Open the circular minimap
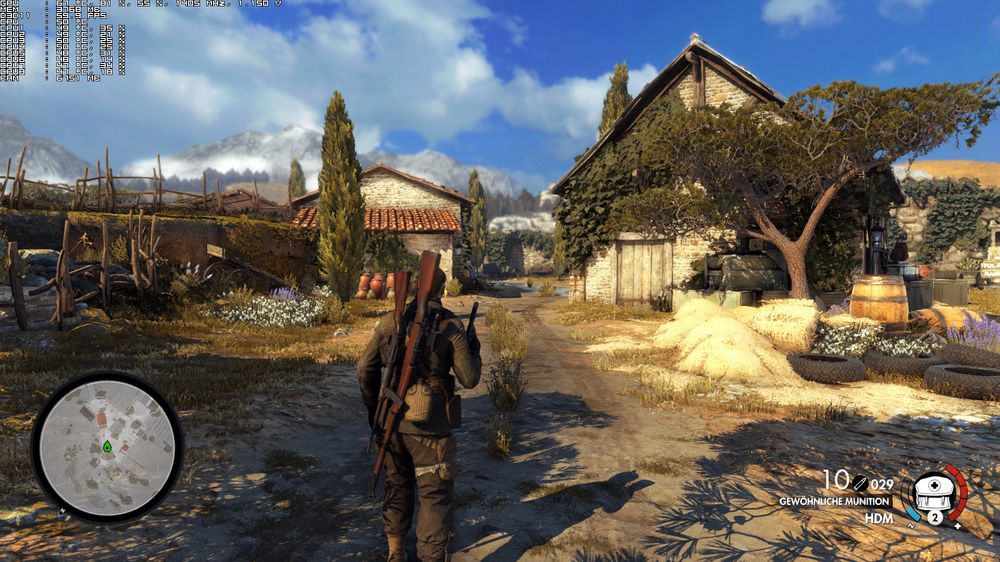The image size is (1000, 562). point(107,447)
